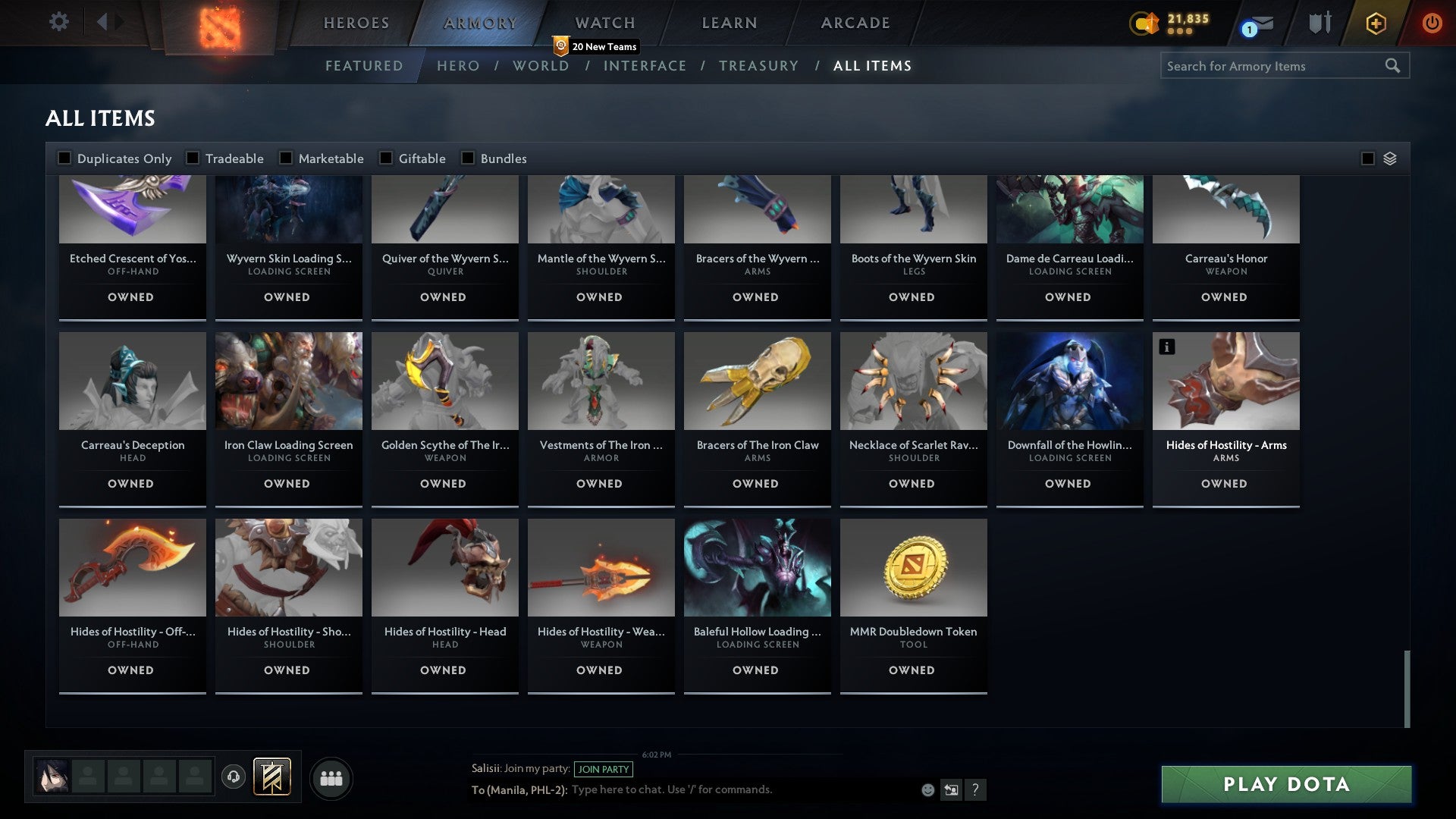The image size is (1456, 819).
Task: Open Dota Plus via the hexagonal plus icon
Action: 1375,24
